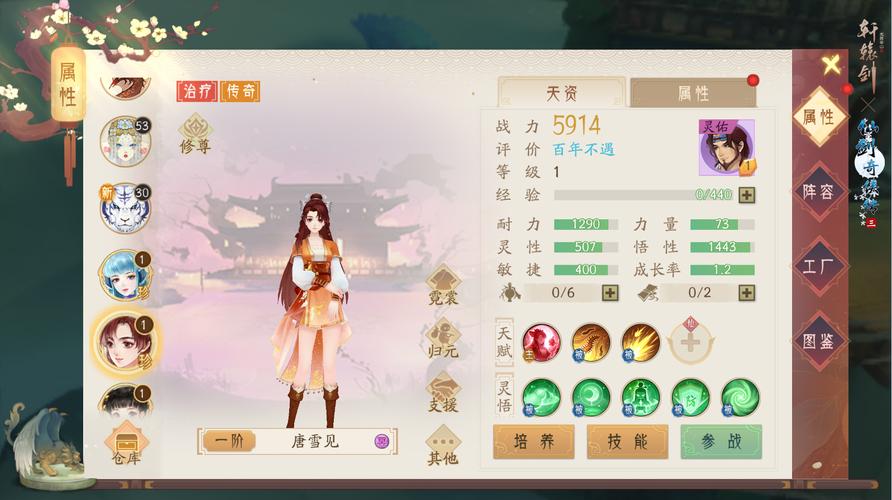Open the 工厂 side section
Viewport: 892px width, 500px height.
coord(819,267)
